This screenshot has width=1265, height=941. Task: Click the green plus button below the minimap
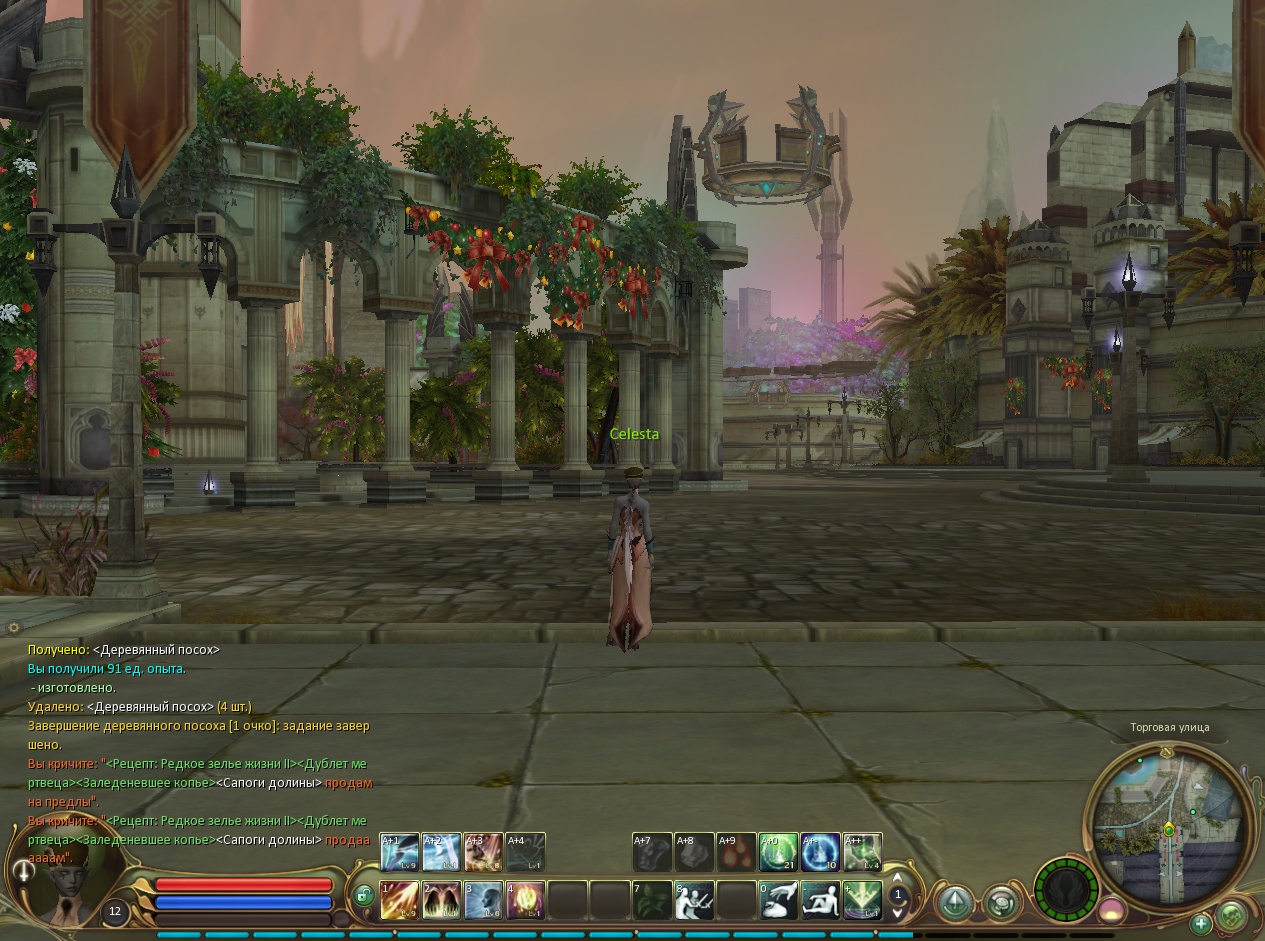click(x=1201, y=923)
